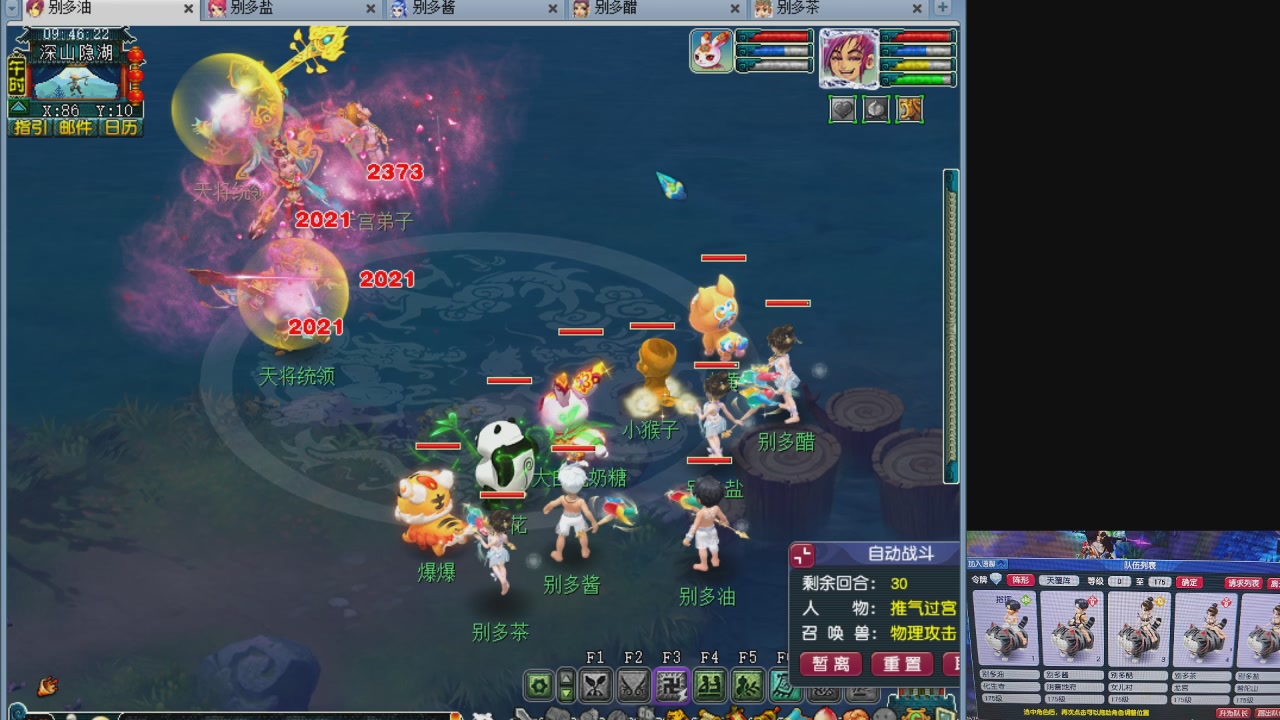Open the 天覆阵 formation dropdown
Screen dimensions: 1280x720
(1061, 580)
